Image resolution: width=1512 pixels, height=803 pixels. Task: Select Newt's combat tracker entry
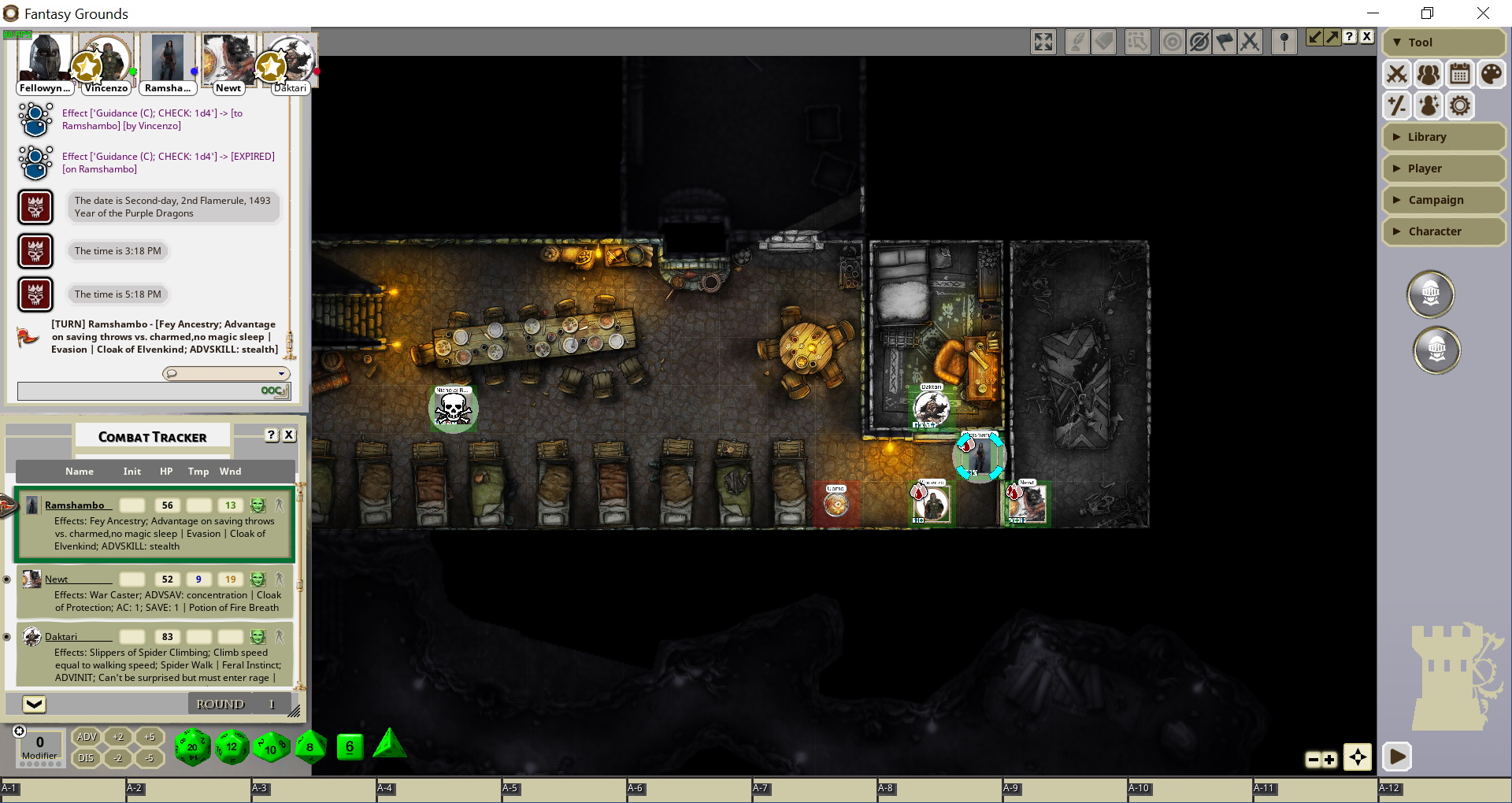pyautogui.click(x=56, y=579)
